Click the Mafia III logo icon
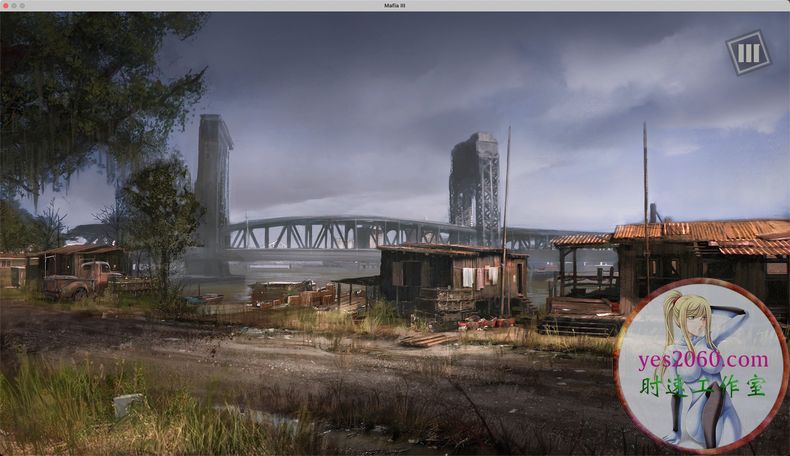Image resolution: width=790 pixels, height=456 pixels. pos(747,52)
